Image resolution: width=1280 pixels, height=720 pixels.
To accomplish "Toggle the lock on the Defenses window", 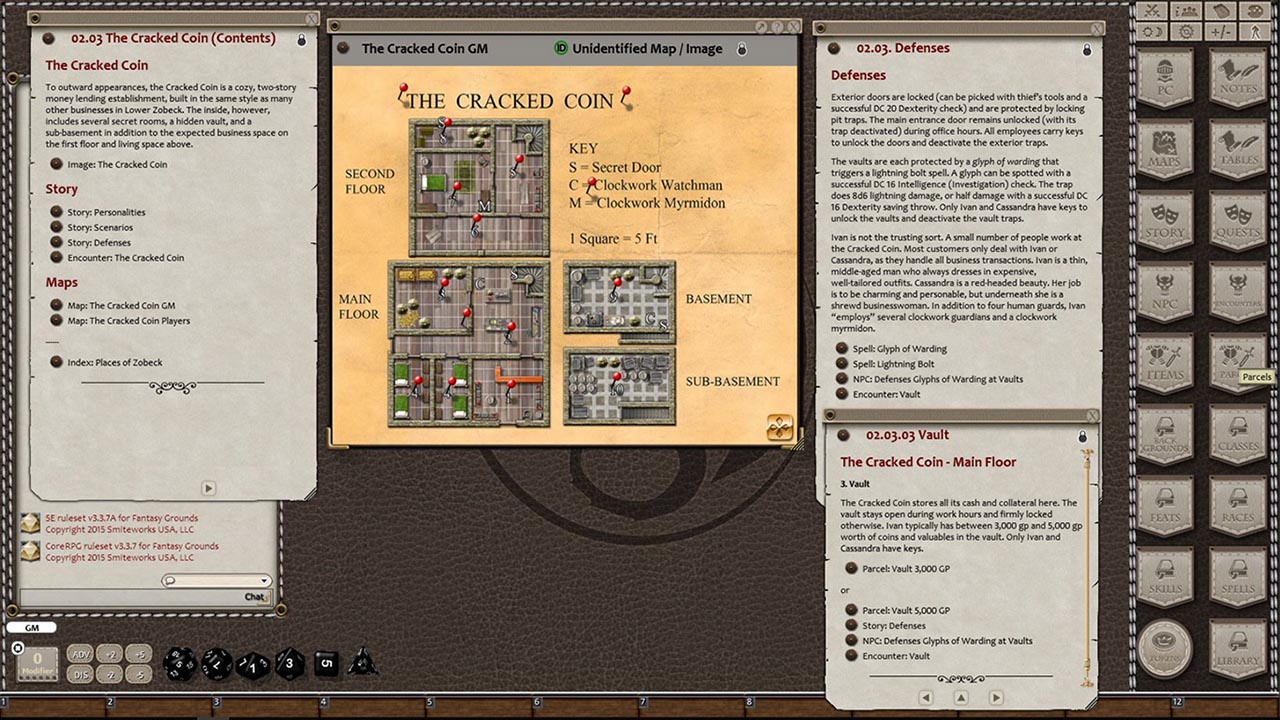I will pos(1086,47).
